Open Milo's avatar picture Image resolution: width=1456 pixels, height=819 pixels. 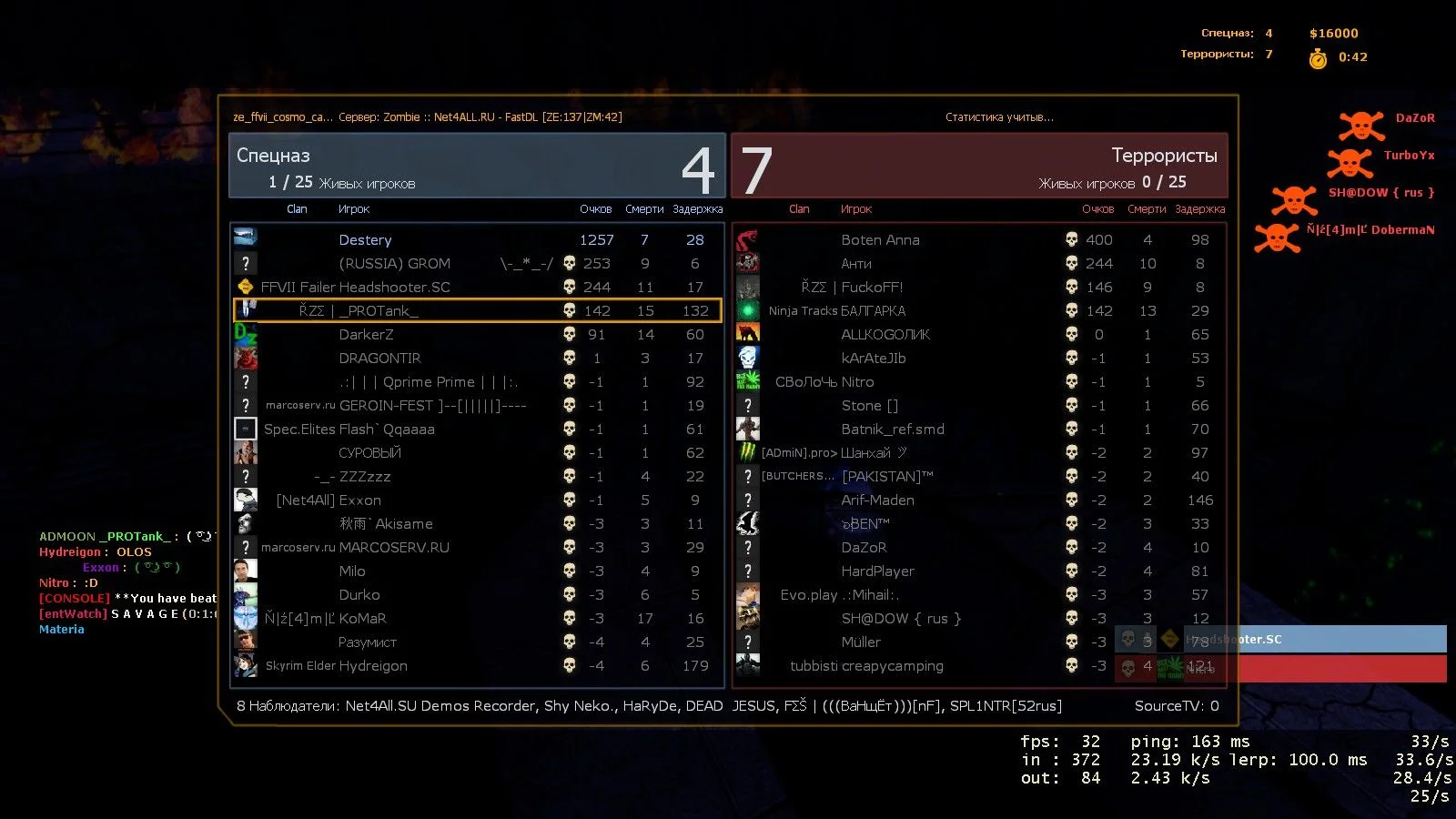245,571
